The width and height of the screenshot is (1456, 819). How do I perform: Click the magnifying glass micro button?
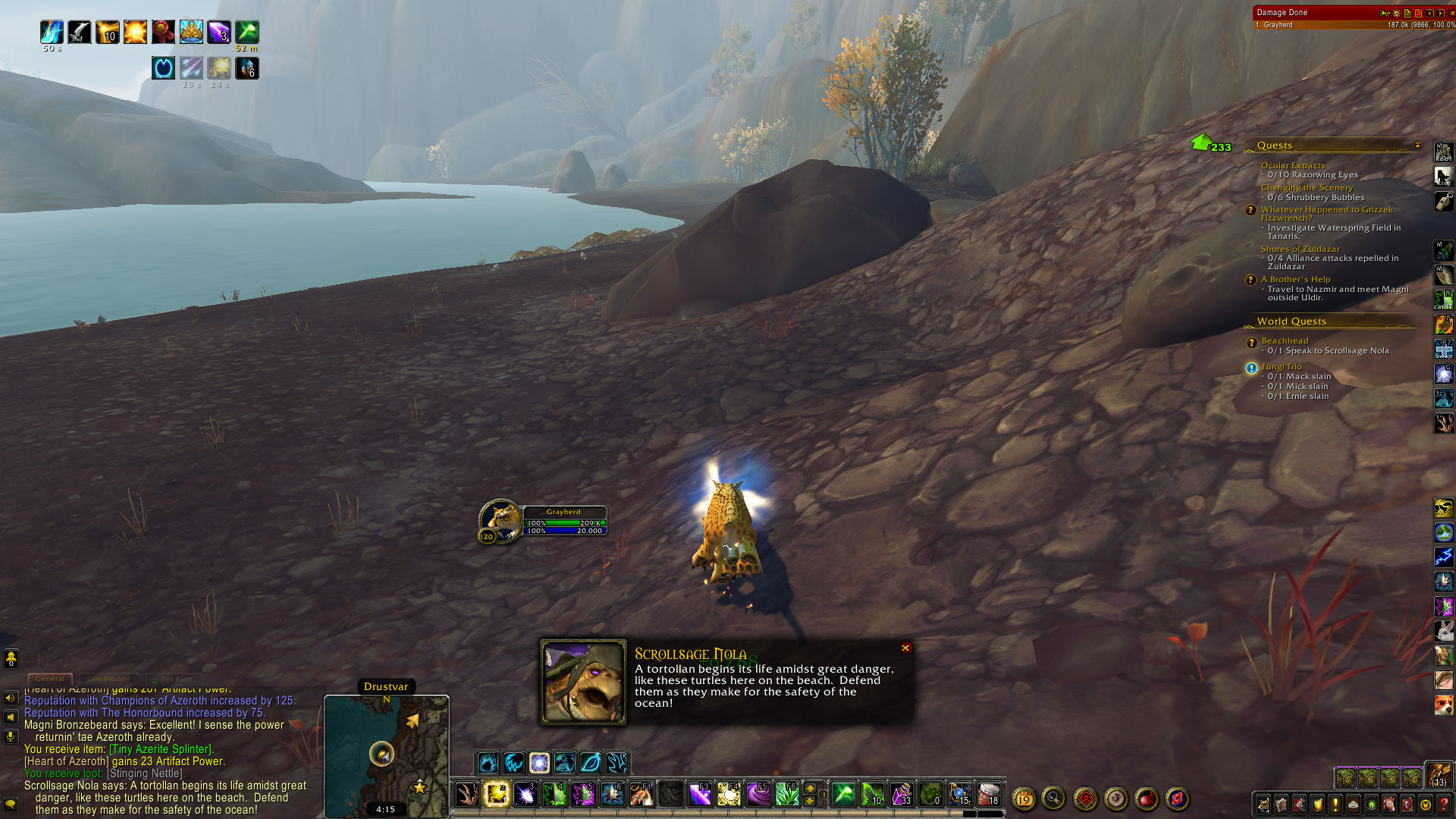[x=1054, y=798]
